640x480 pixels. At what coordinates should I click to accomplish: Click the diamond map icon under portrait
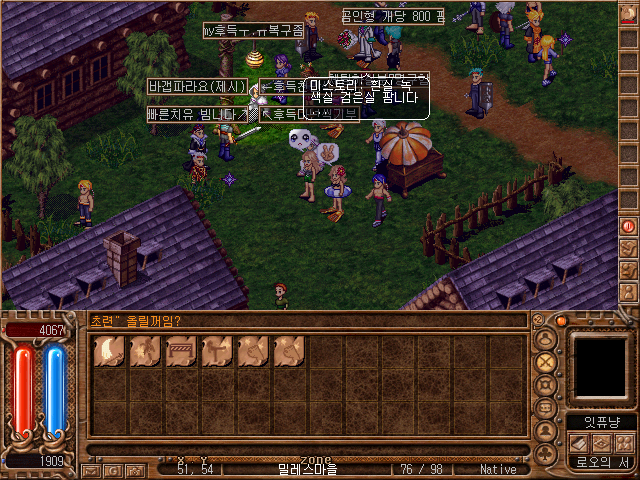point(601,443)
